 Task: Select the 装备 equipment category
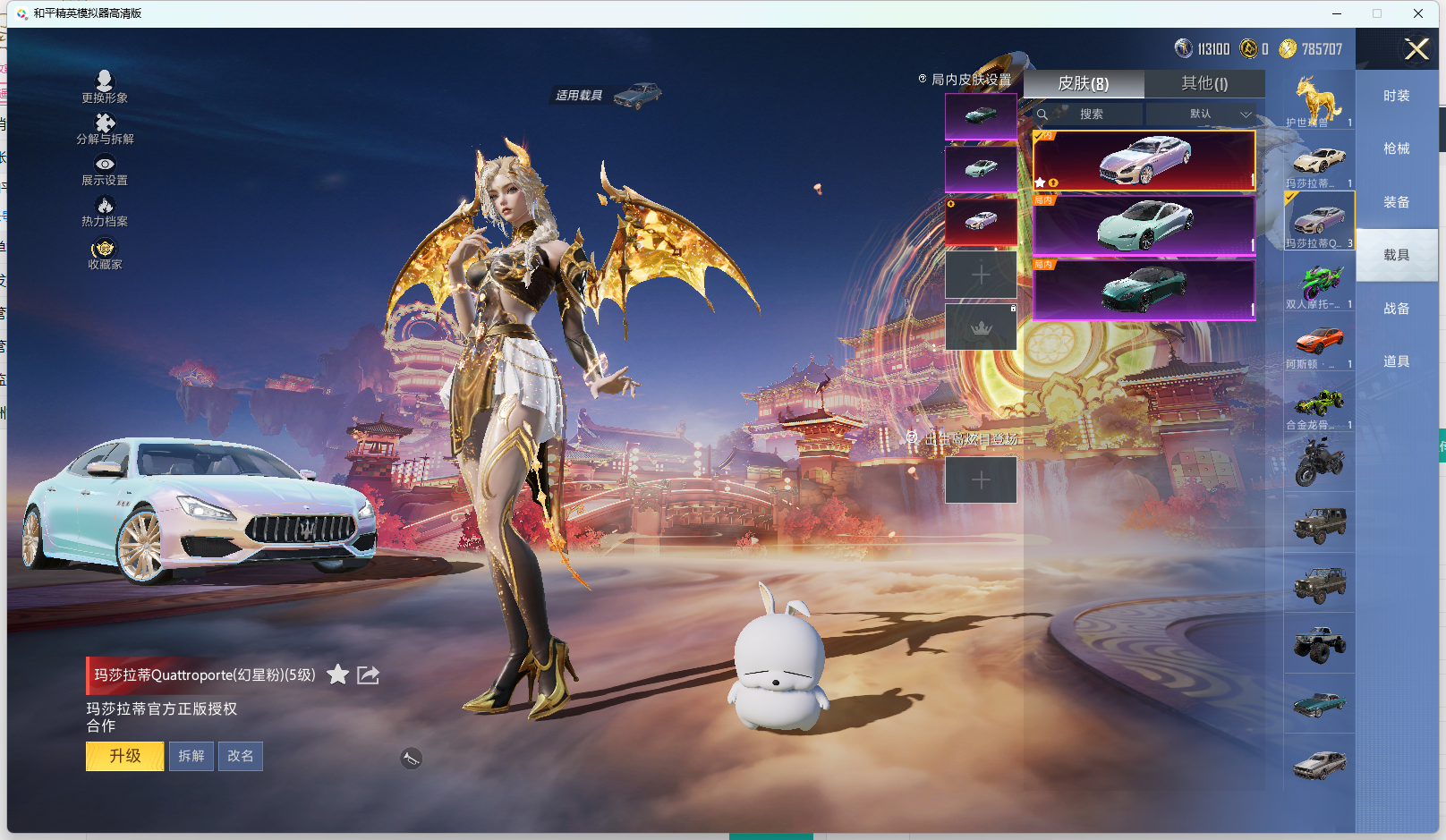(1396, 202)
